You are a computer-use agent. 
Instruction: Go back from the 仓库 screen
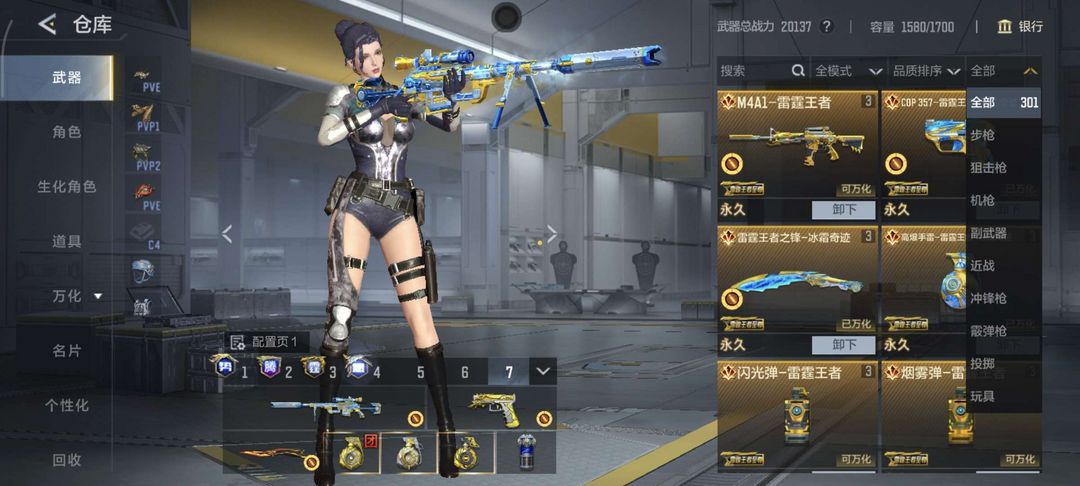(47, 24)
